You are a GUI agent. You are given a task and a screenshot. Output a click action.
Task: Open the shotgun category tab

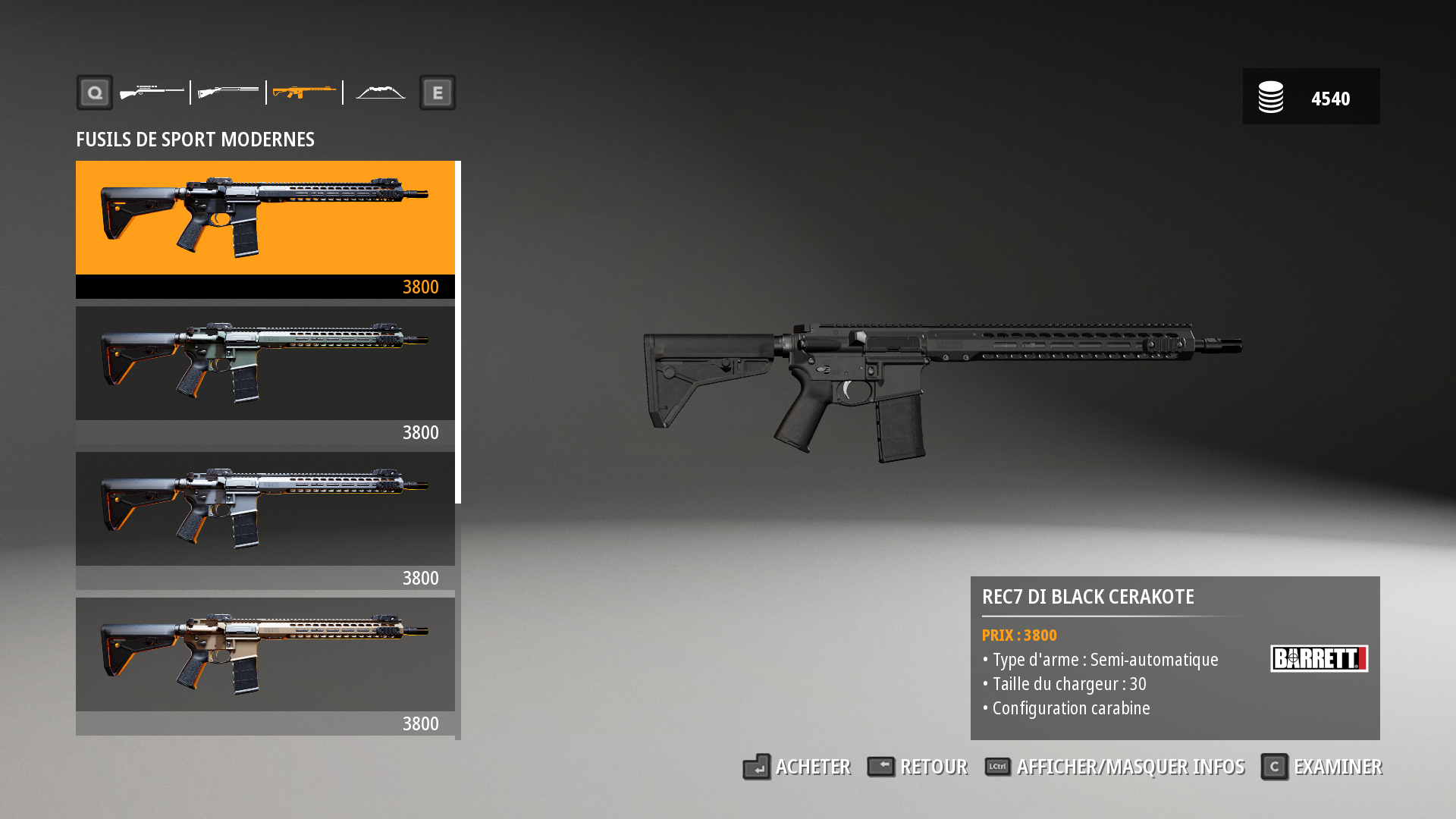point(228,93)
